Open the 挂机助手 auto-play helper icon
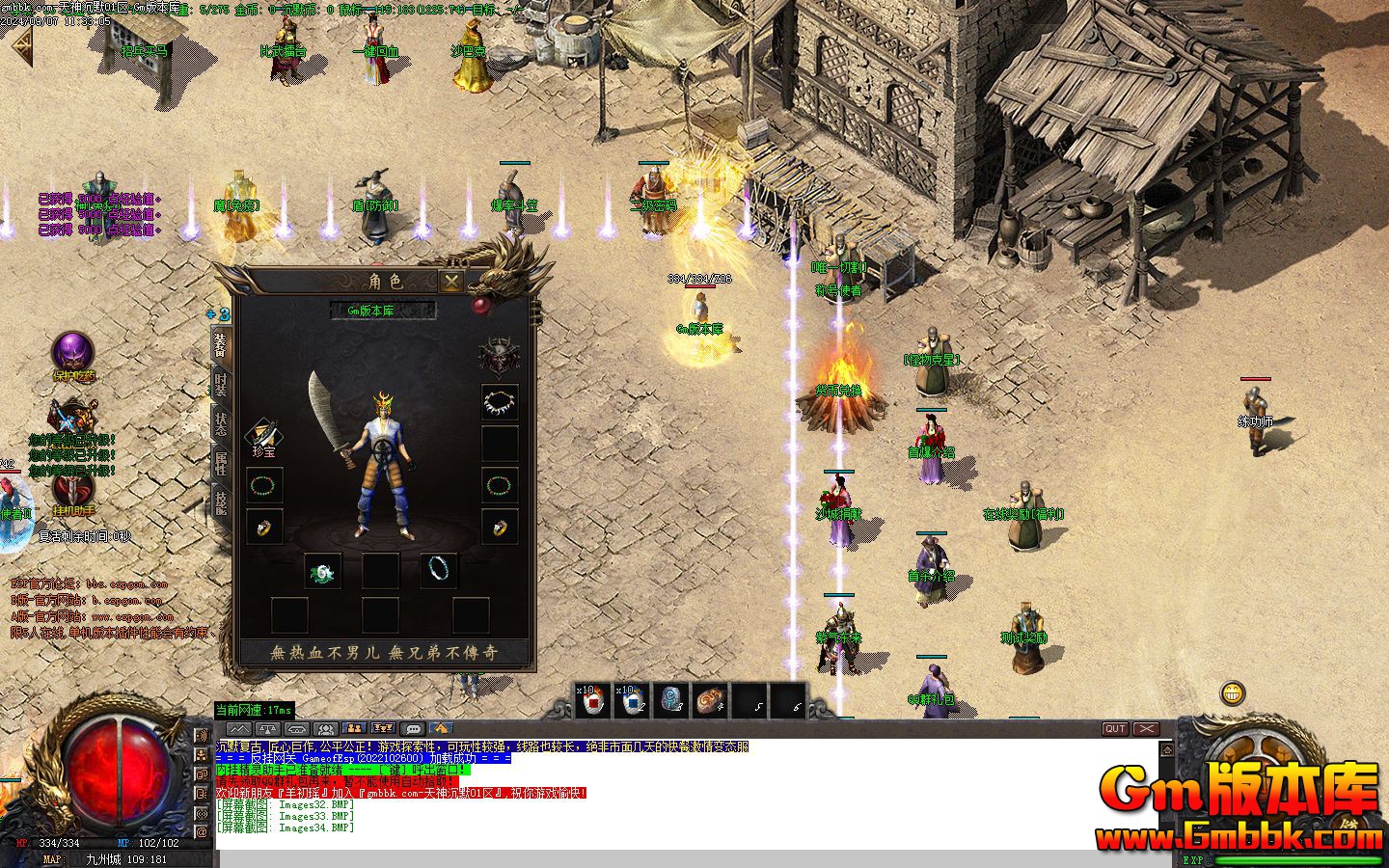 pos(72,488)
